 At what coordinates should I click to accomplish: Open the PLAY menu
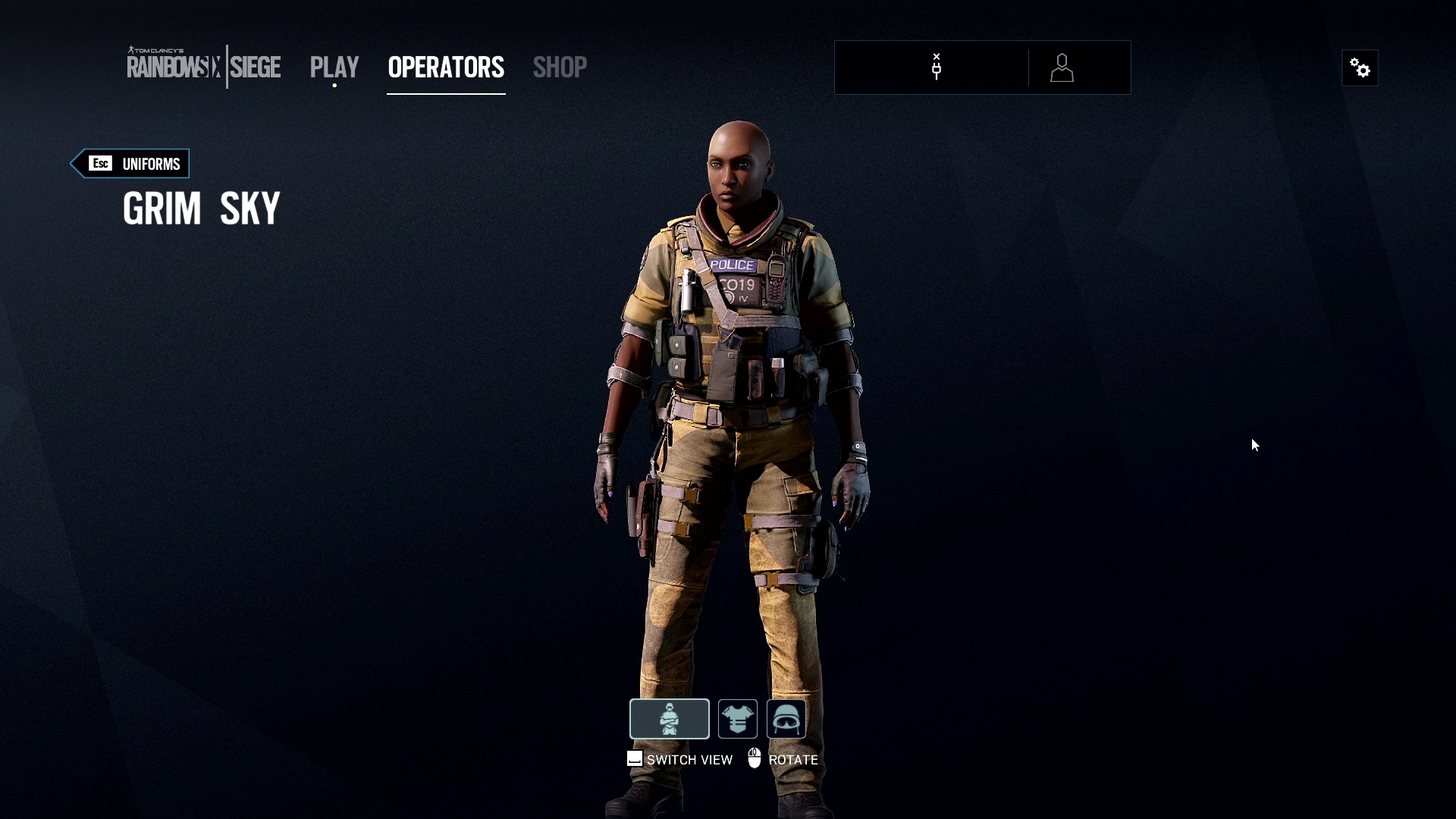[x=334, y=67]
